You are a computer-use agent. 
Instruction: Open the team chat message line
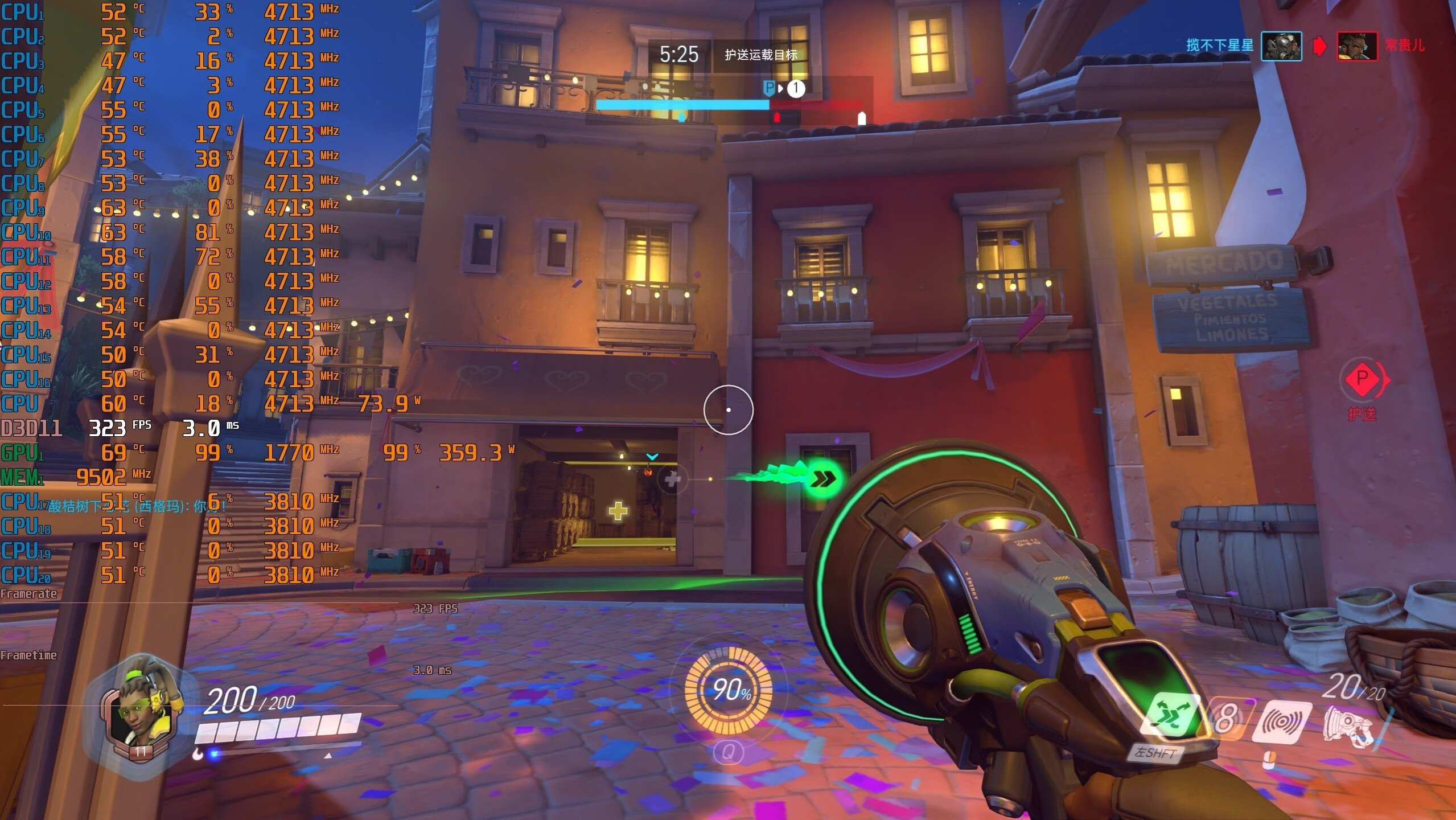[137, 506]
